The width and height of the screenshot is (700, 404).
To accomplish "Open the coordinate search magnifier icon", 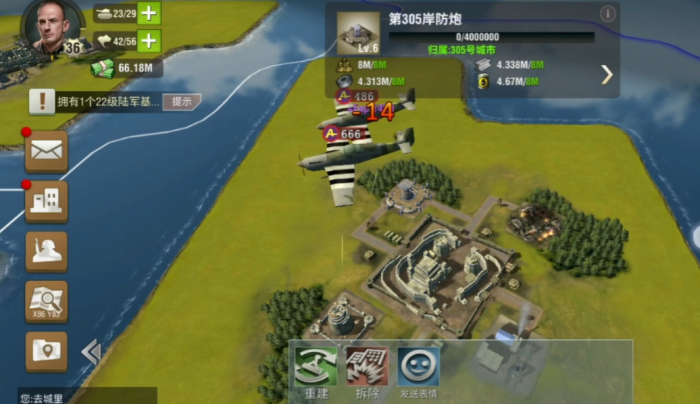I will tap(46, 301).
